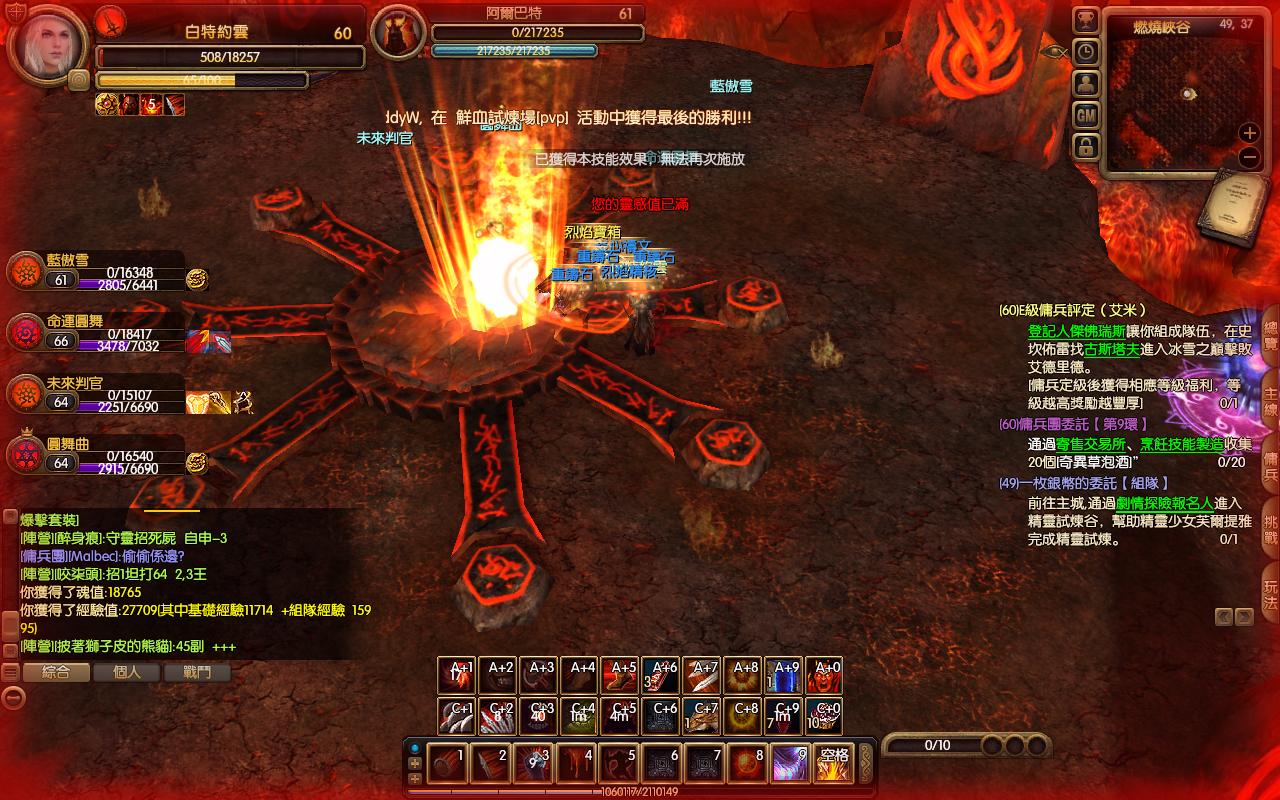Activate the angry red face skill A+0
This screenshot has width=1280, height=800.
pyautogui.click(x=825, y=675)
